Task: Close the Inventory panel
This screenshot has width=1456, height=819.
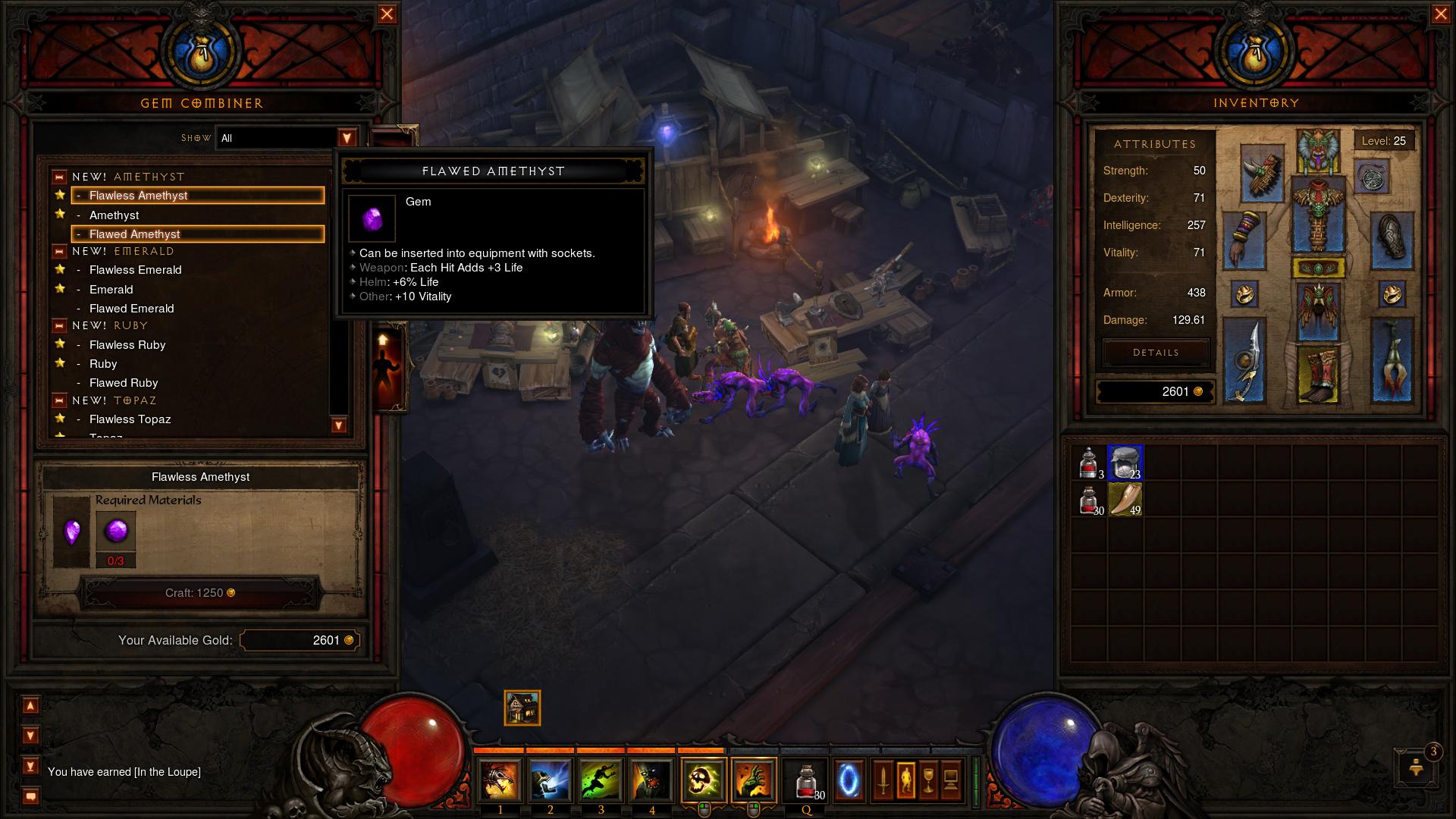Action: point(1441,14)
